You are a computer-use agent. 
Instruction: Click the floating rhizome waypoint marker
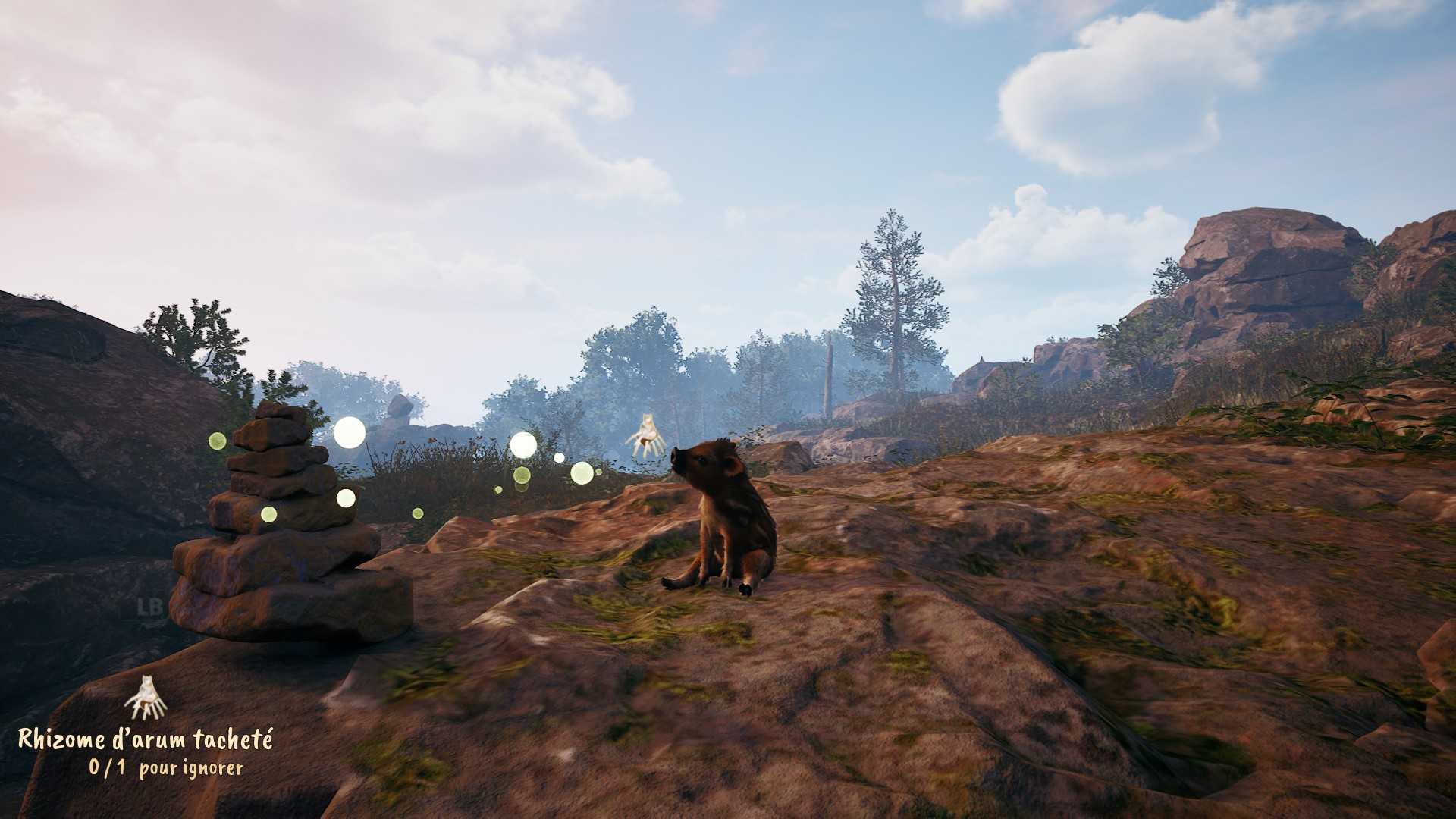coord(646,435)
